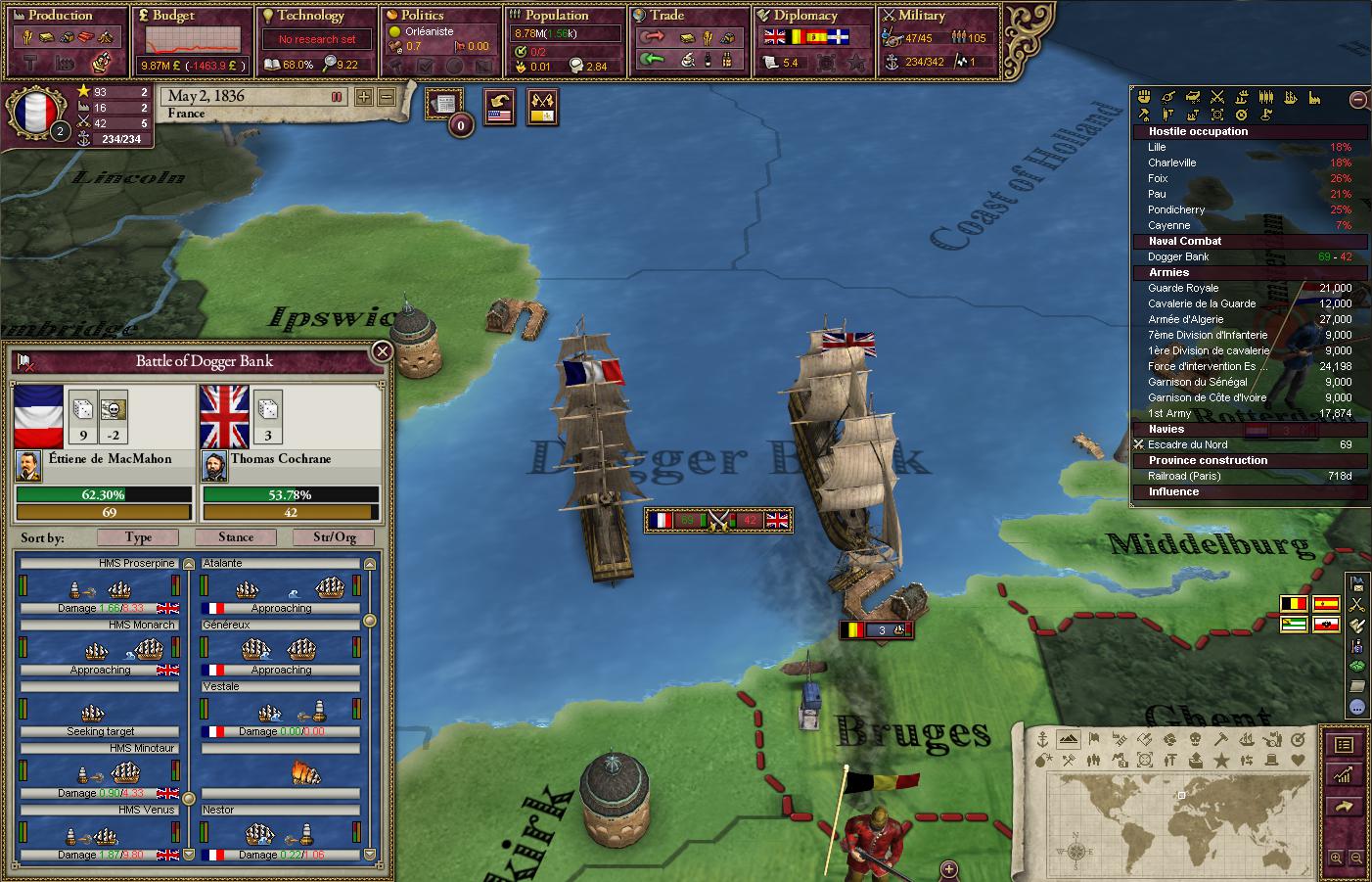Click the warship filter icon in the outliner
The width and height of the screenshot is (1372, 882).
pyautogui.click(x=1289, y=98)
